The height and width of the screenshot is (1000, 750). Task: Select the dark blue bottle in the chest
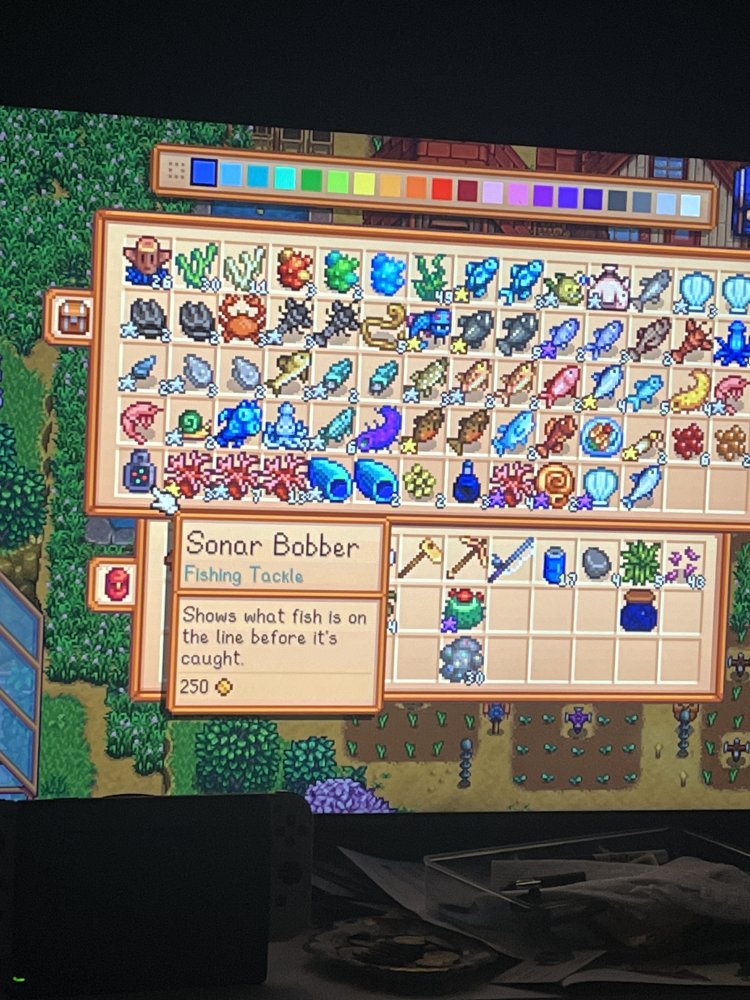tap(467, 483)
